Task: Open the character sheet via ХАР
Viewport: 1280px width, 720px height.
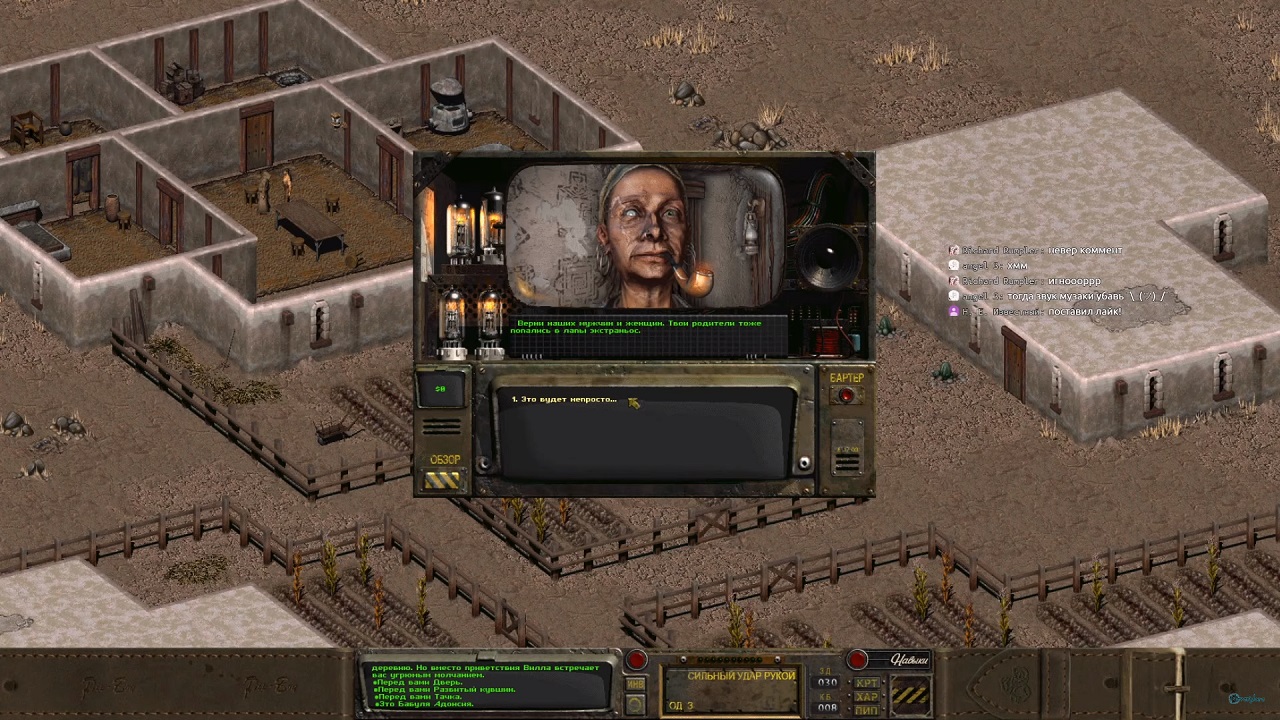Action: pyautogui.click(x=866, y=696)
